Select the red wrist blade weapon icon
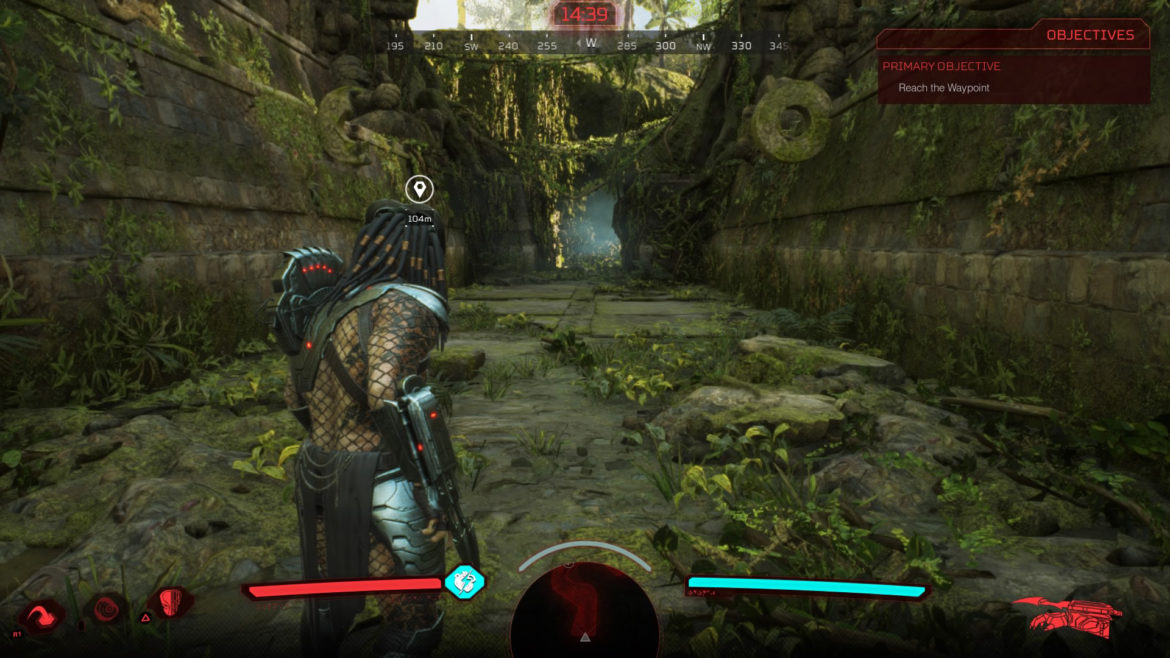The height and width of the screenshot is (658, 1170). coord(1067,616)
